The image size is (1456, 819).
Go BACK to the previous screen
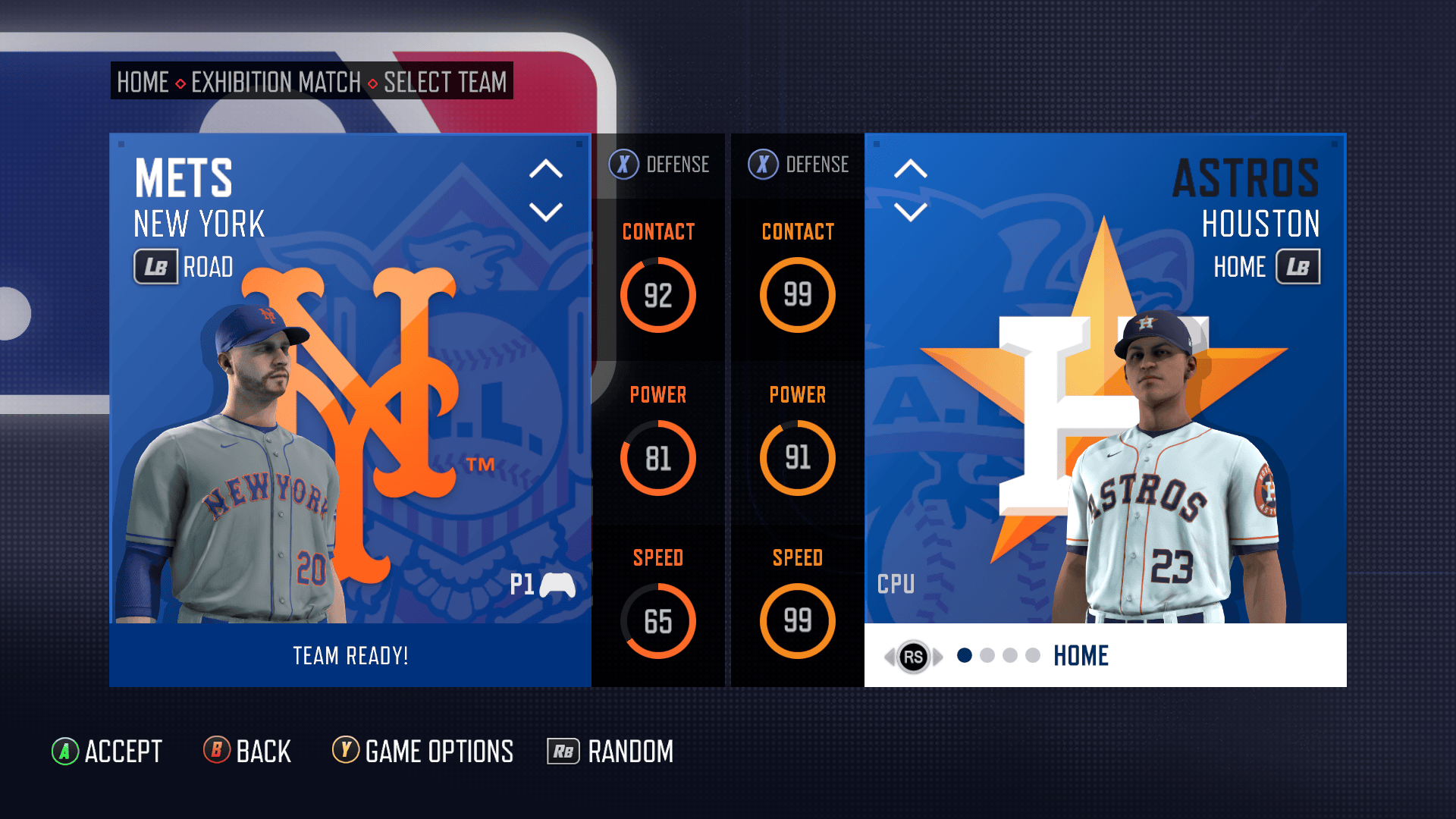pos(247,752)
